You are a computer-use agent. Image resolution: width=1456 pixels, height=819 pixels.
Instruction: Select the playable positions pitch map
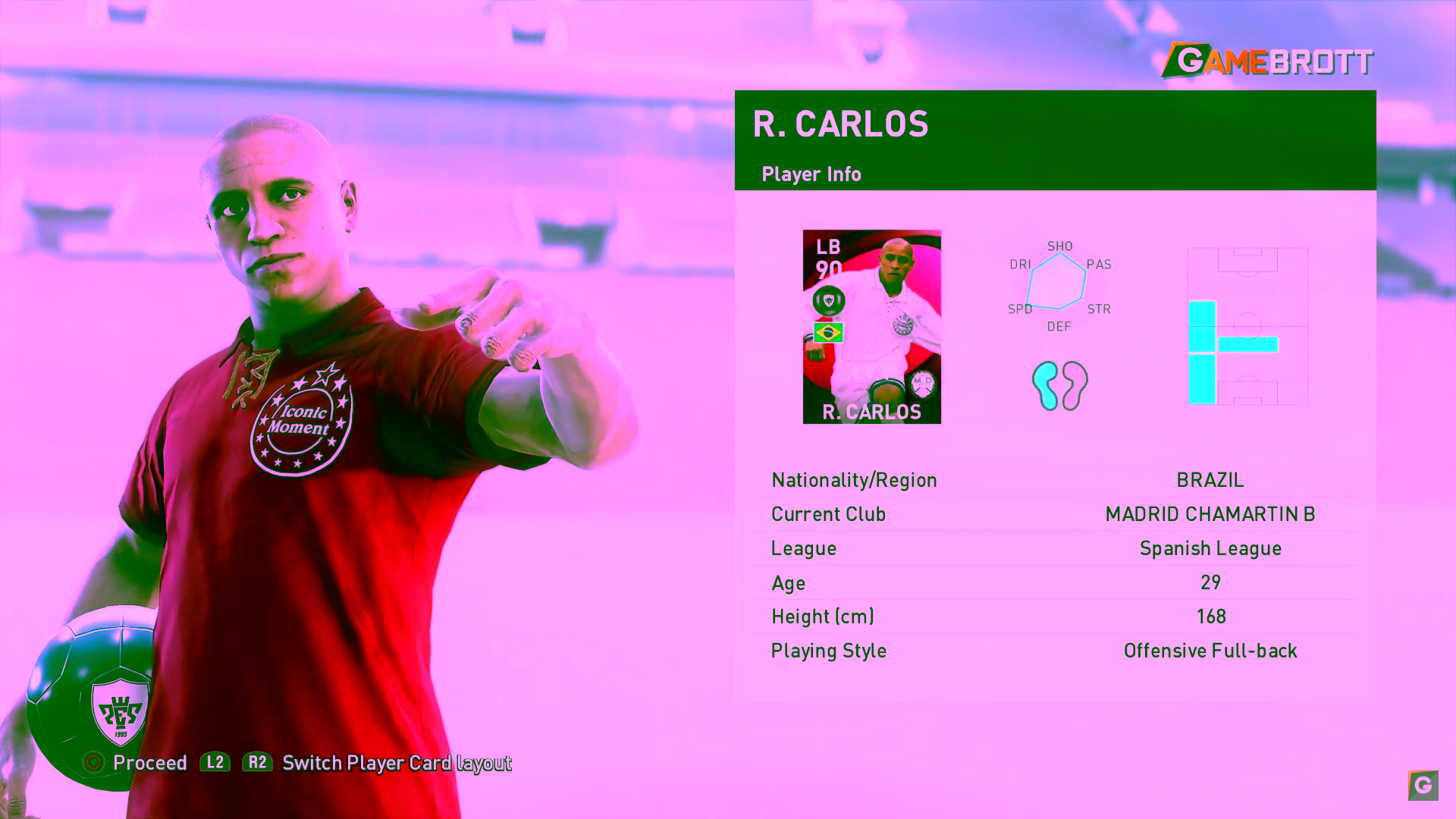1247,327
